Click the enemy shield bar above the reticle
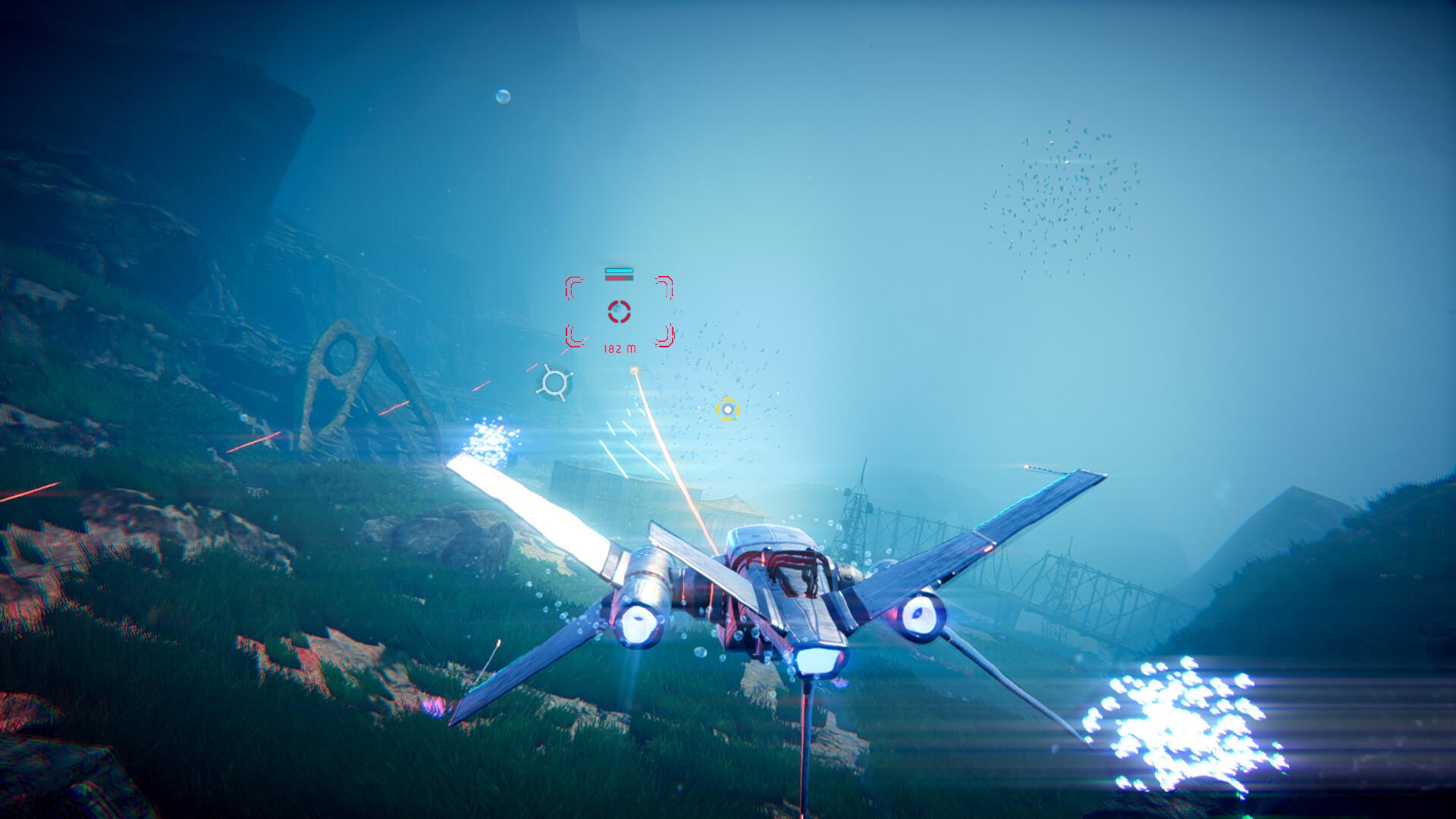Viewport: 1456px width, 819px height. (619, 270)
